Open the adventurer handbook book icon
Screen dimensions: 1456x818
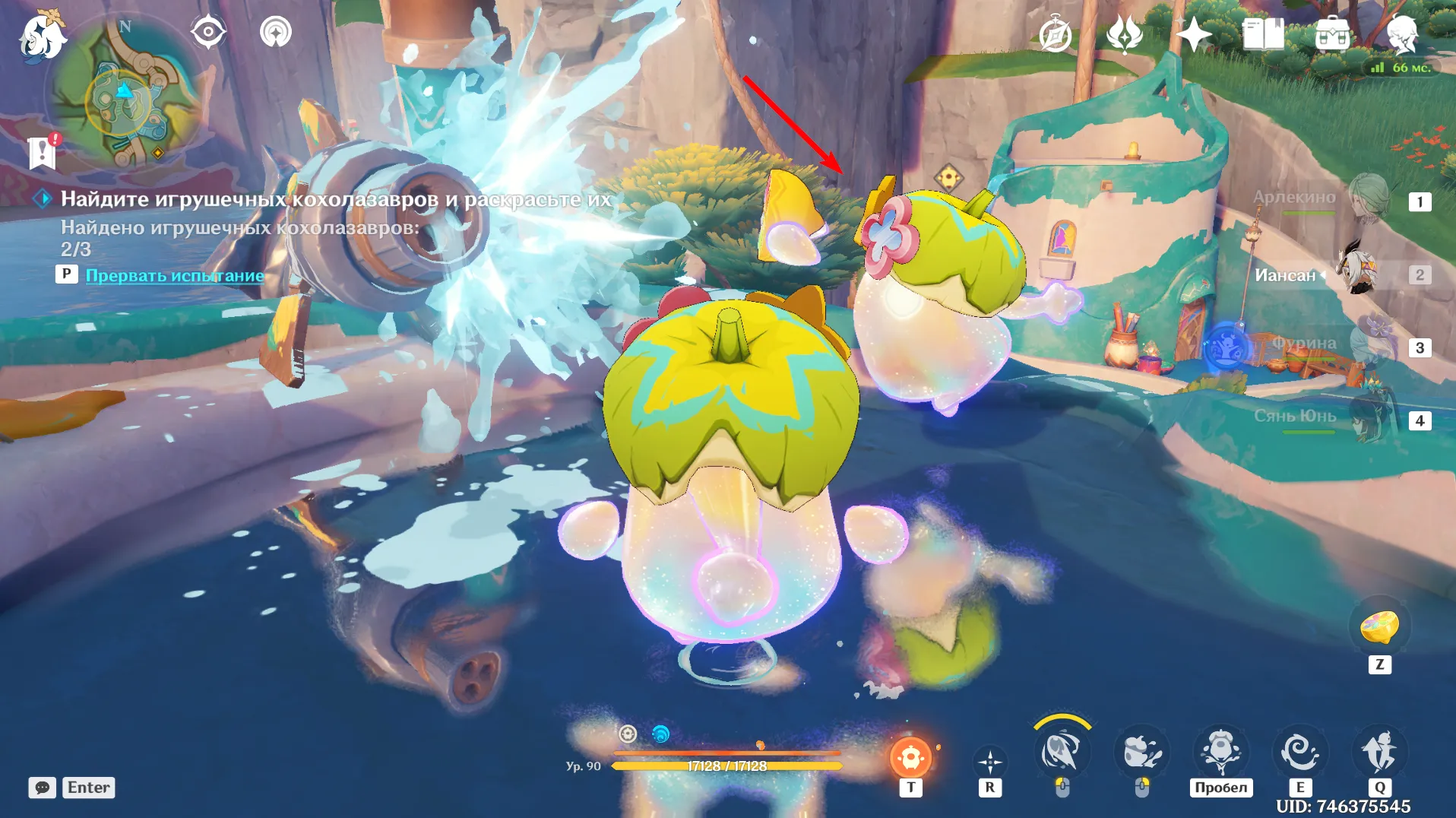click(1262, 35)
